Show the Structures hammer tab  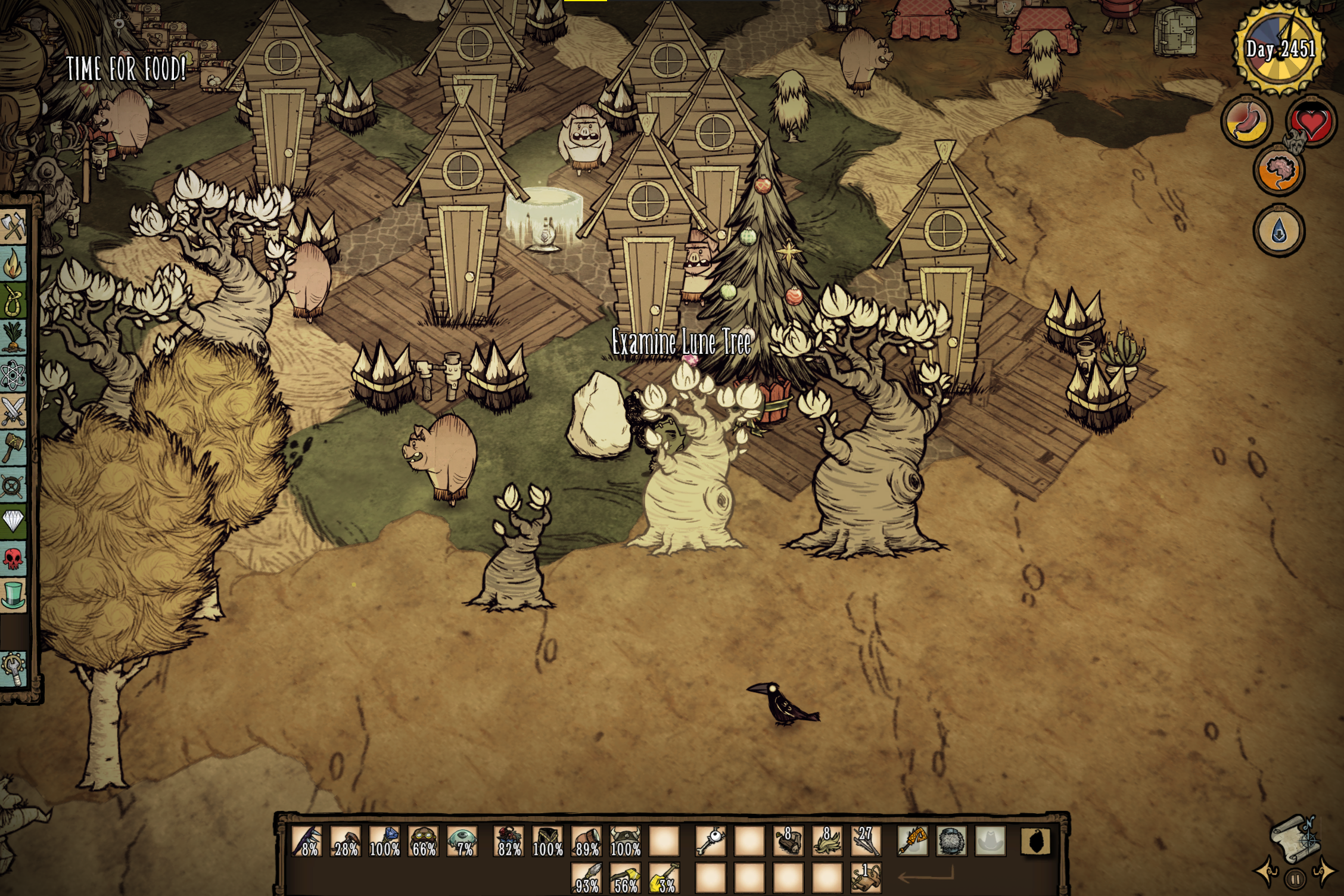point(13,448)
